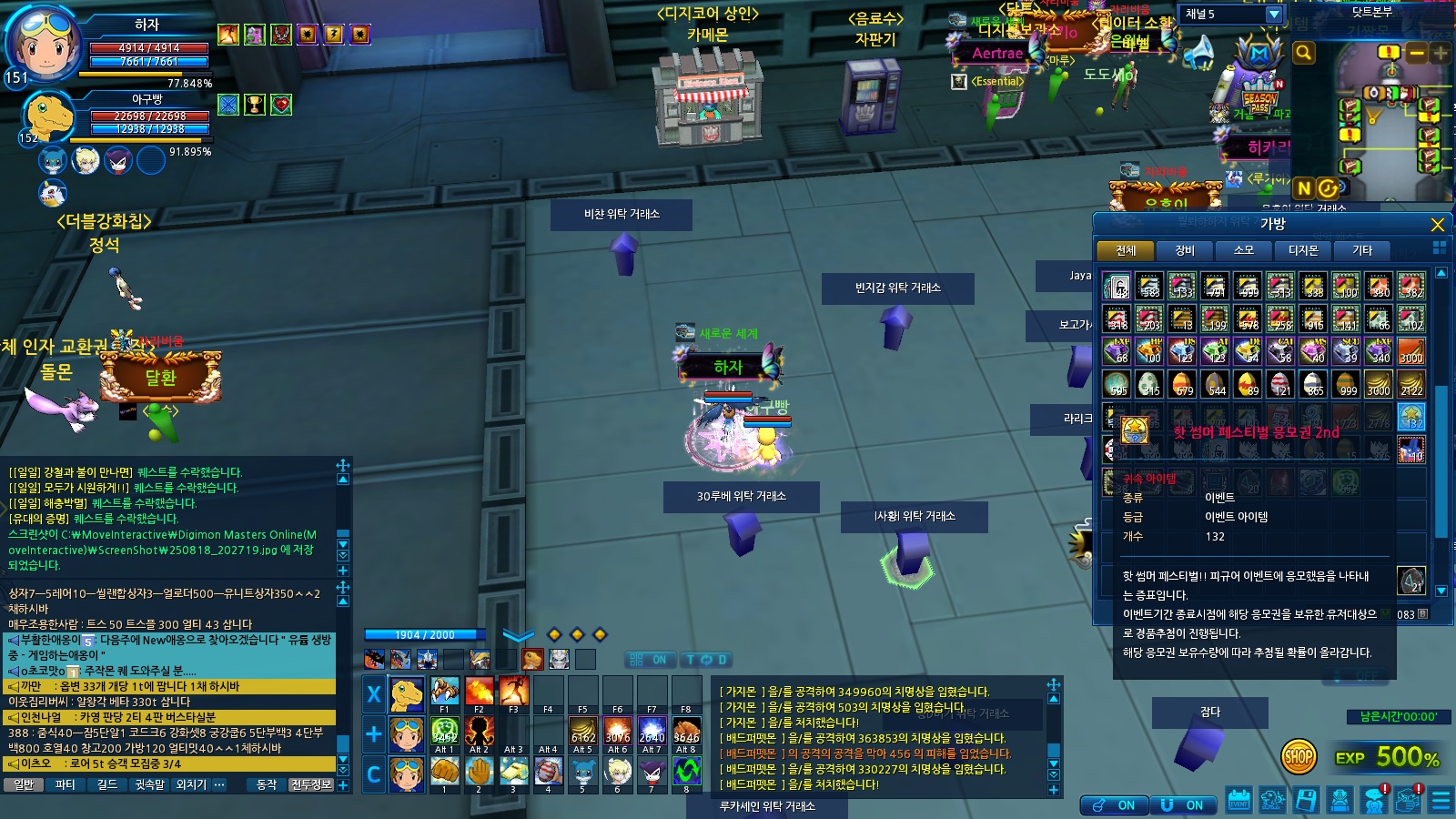Image resolution: width=1456 pixels, height=819 pixels.
Task: Open the Season Pass icon
Action: [x=1259, y=100]
